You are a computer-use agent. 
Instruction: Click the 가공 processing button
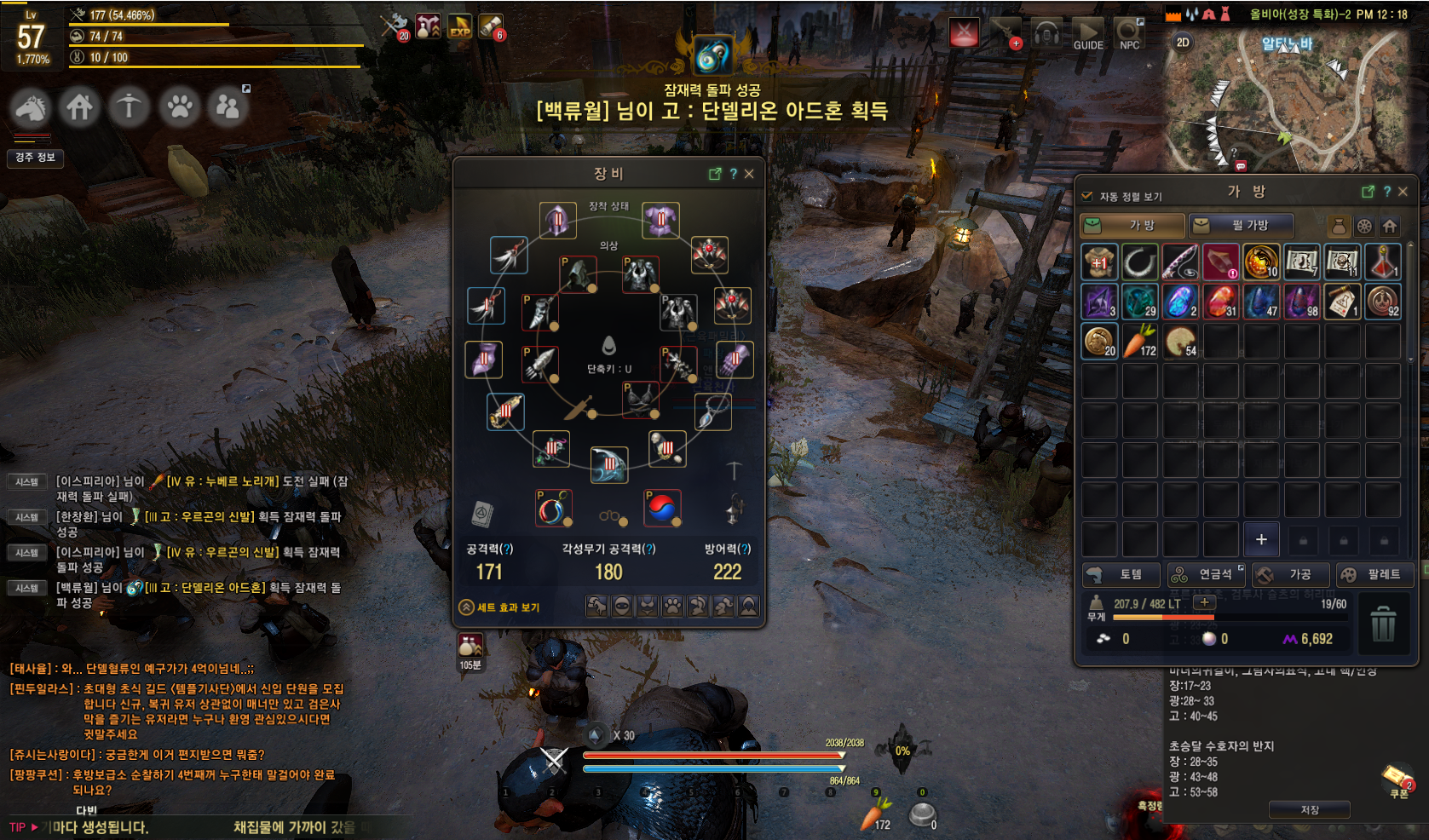pyautogui.click(x=1288, y=574)
